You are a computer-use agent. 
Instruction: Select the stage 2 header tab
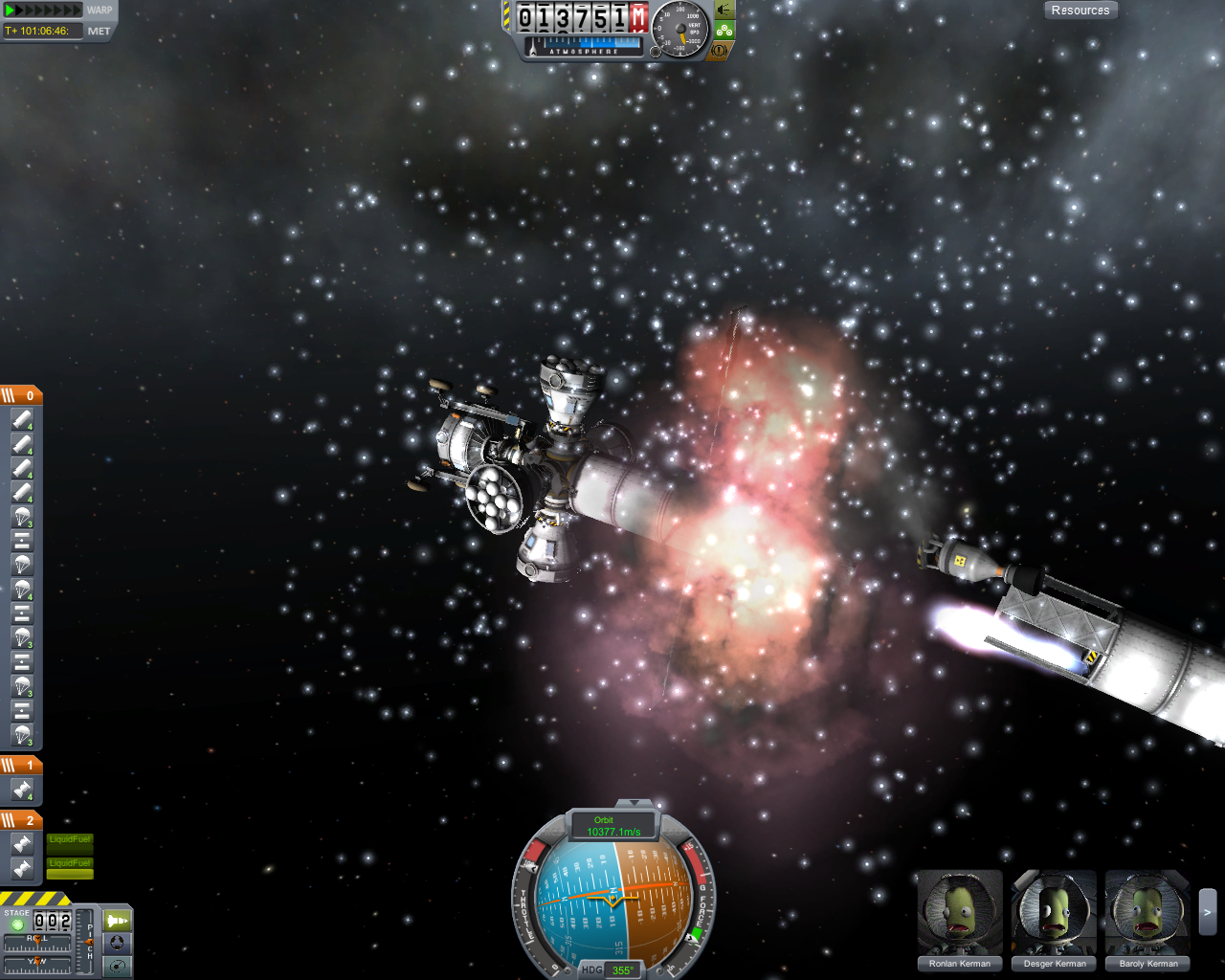pyautogui.click(x=21, y=820)
